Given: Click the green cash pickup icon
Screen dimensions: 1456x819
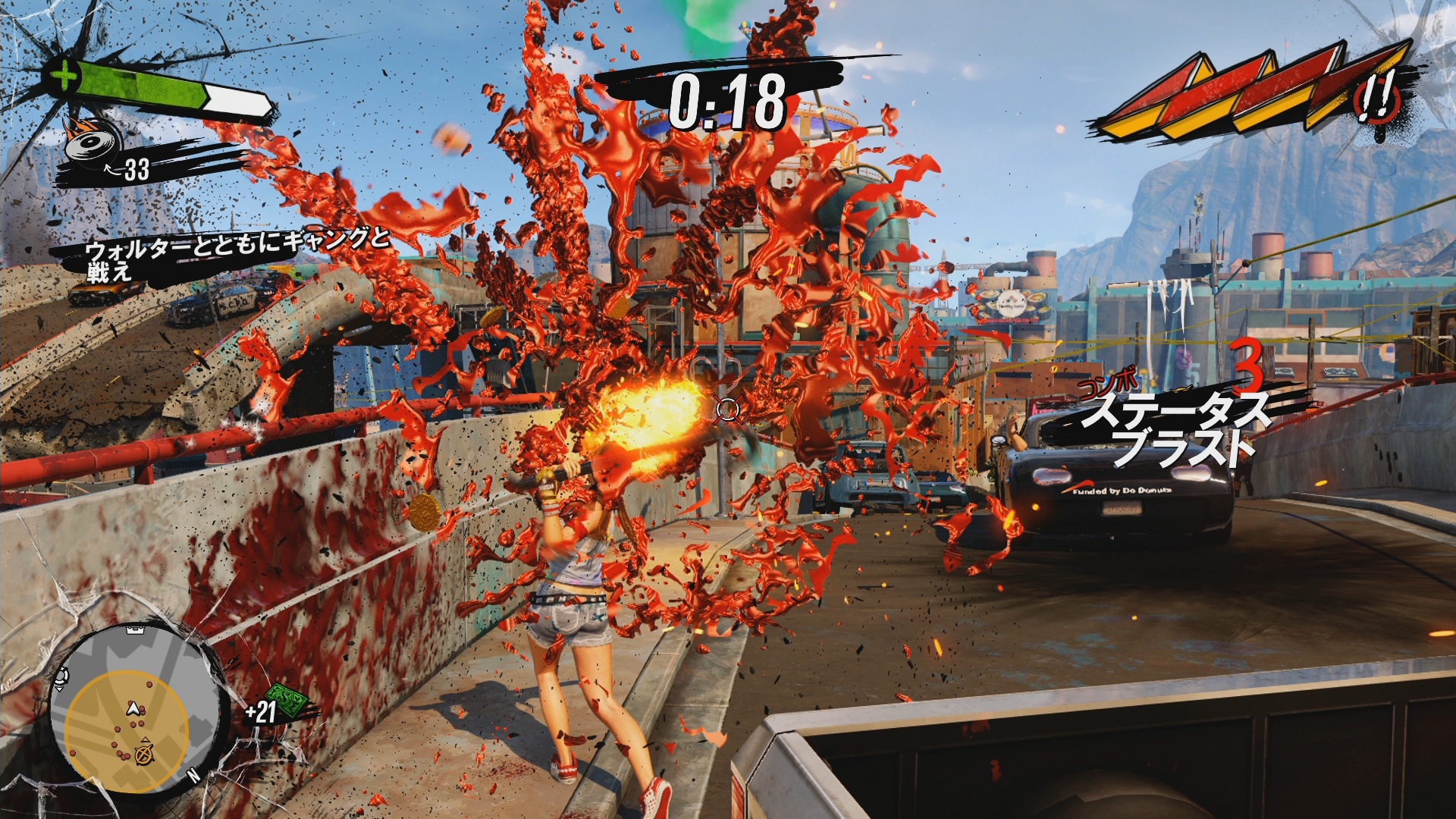Looking at the screenshot, I should coord(292,701).
